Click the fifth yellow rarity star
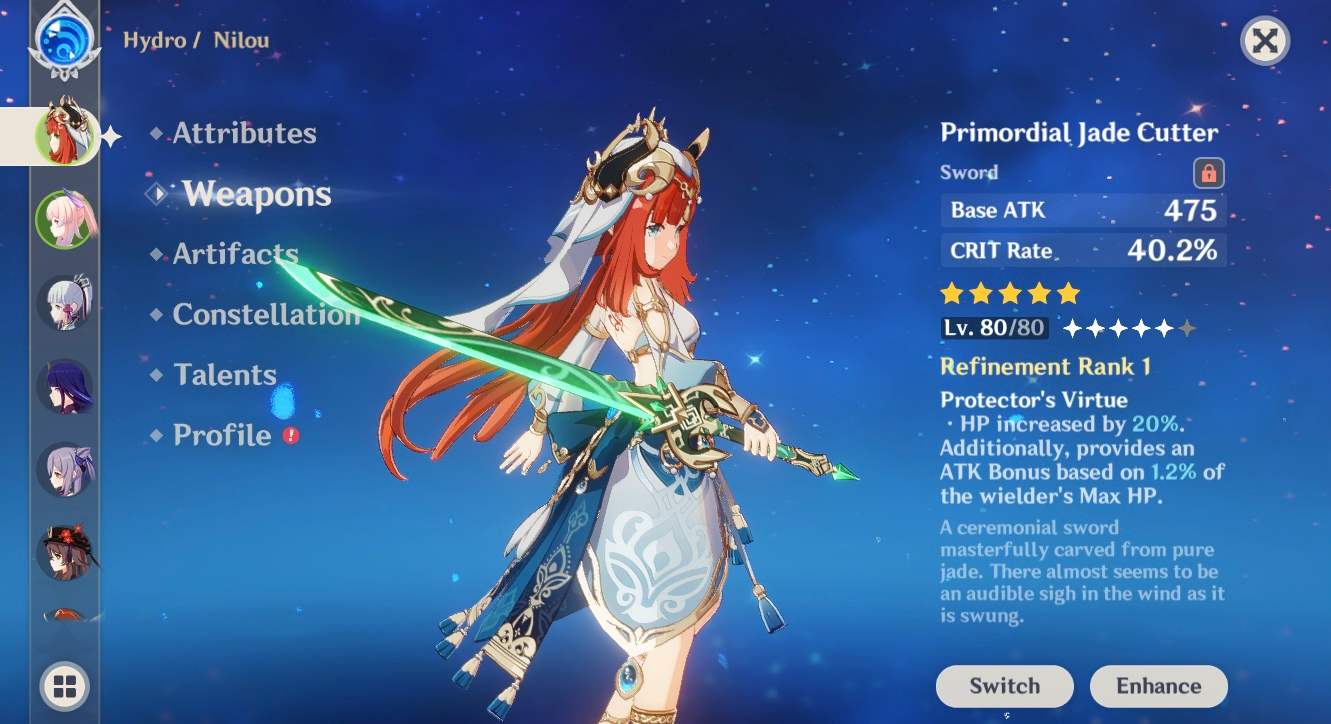 tap(1070, 293)
